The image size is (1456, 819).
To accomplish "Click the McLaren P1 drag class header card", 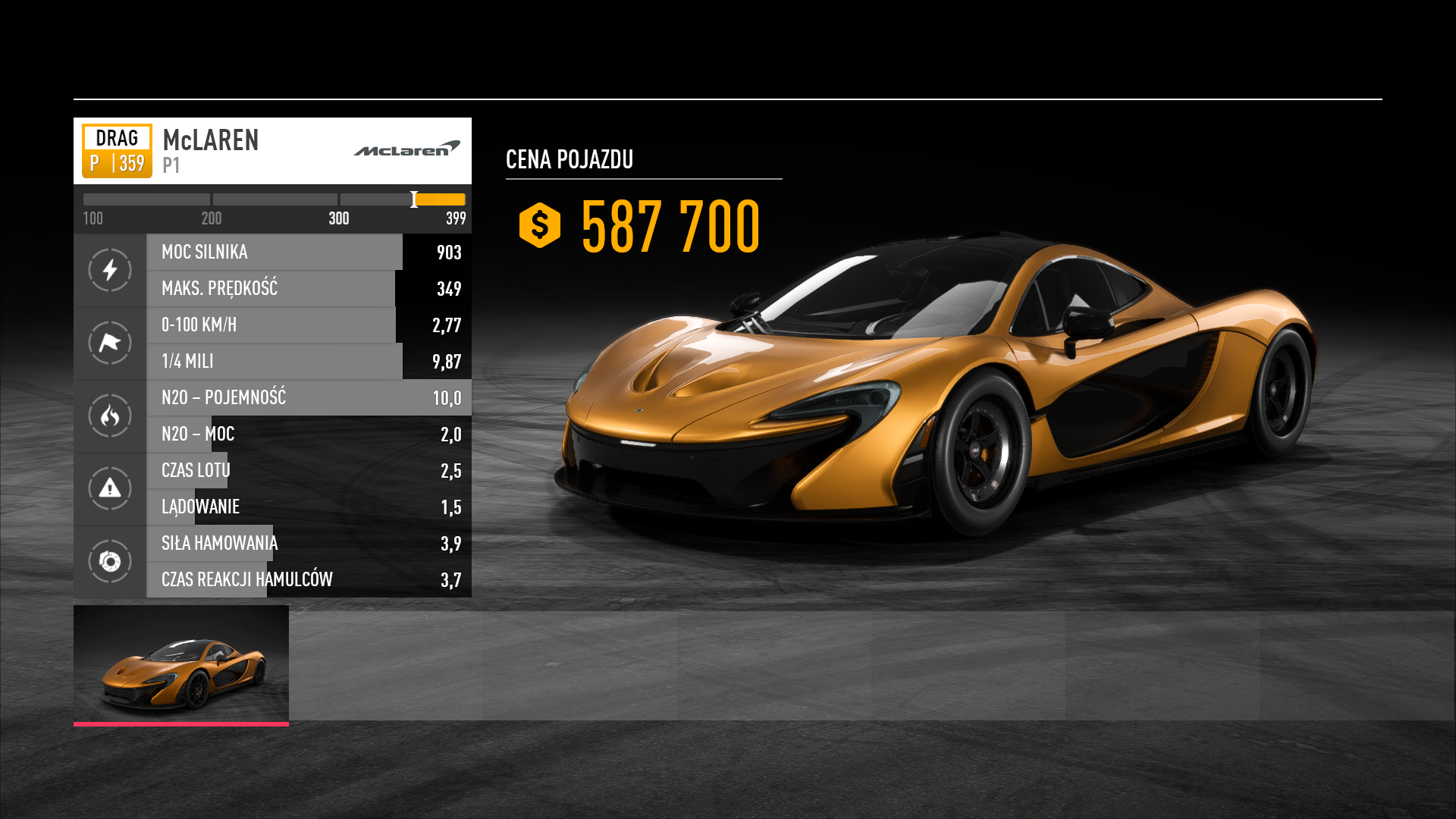I will (272, 151).
